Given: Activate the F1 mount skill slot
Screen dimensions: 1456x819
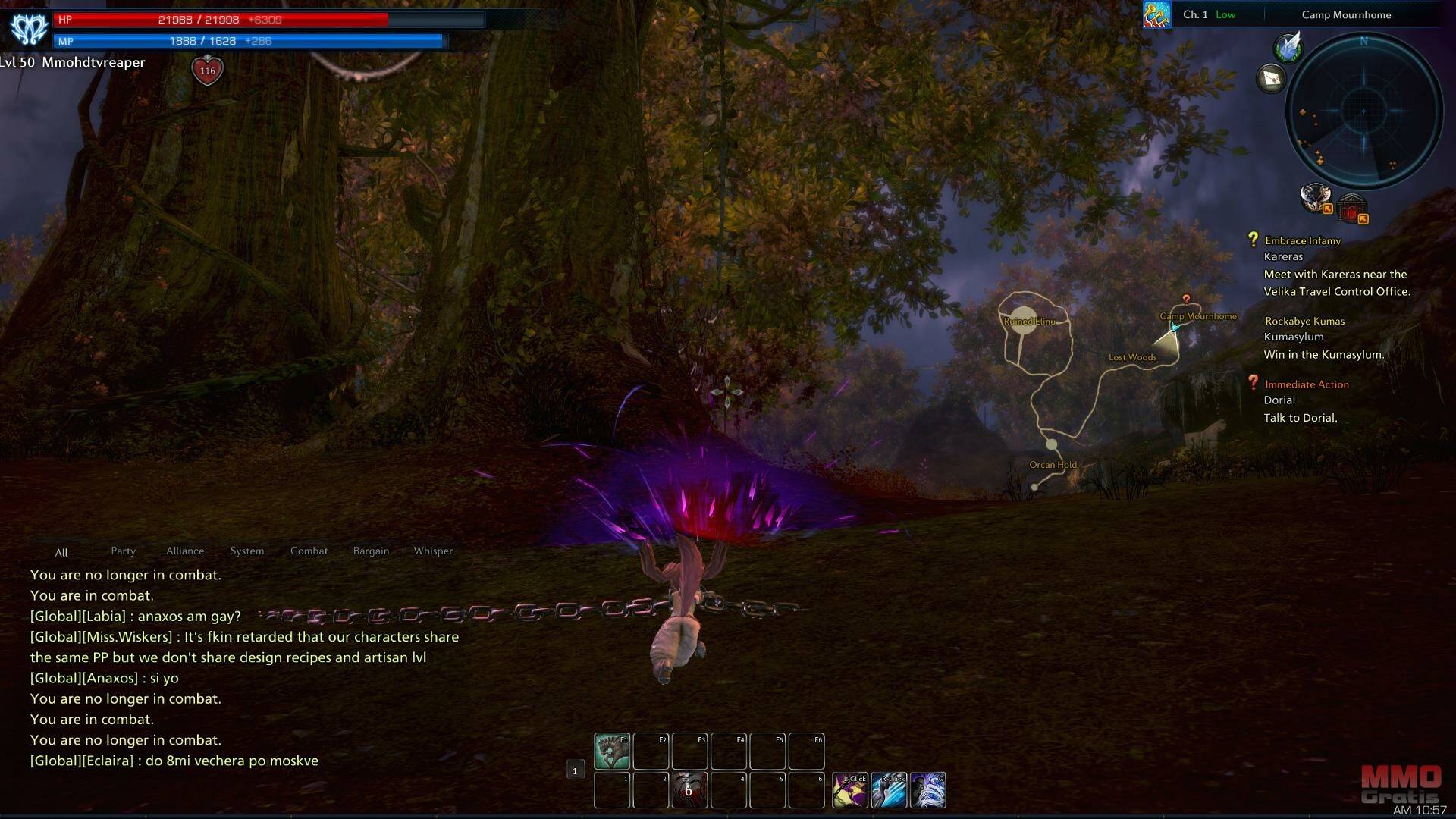Looking at the screenshot, I should pos(611,751).
